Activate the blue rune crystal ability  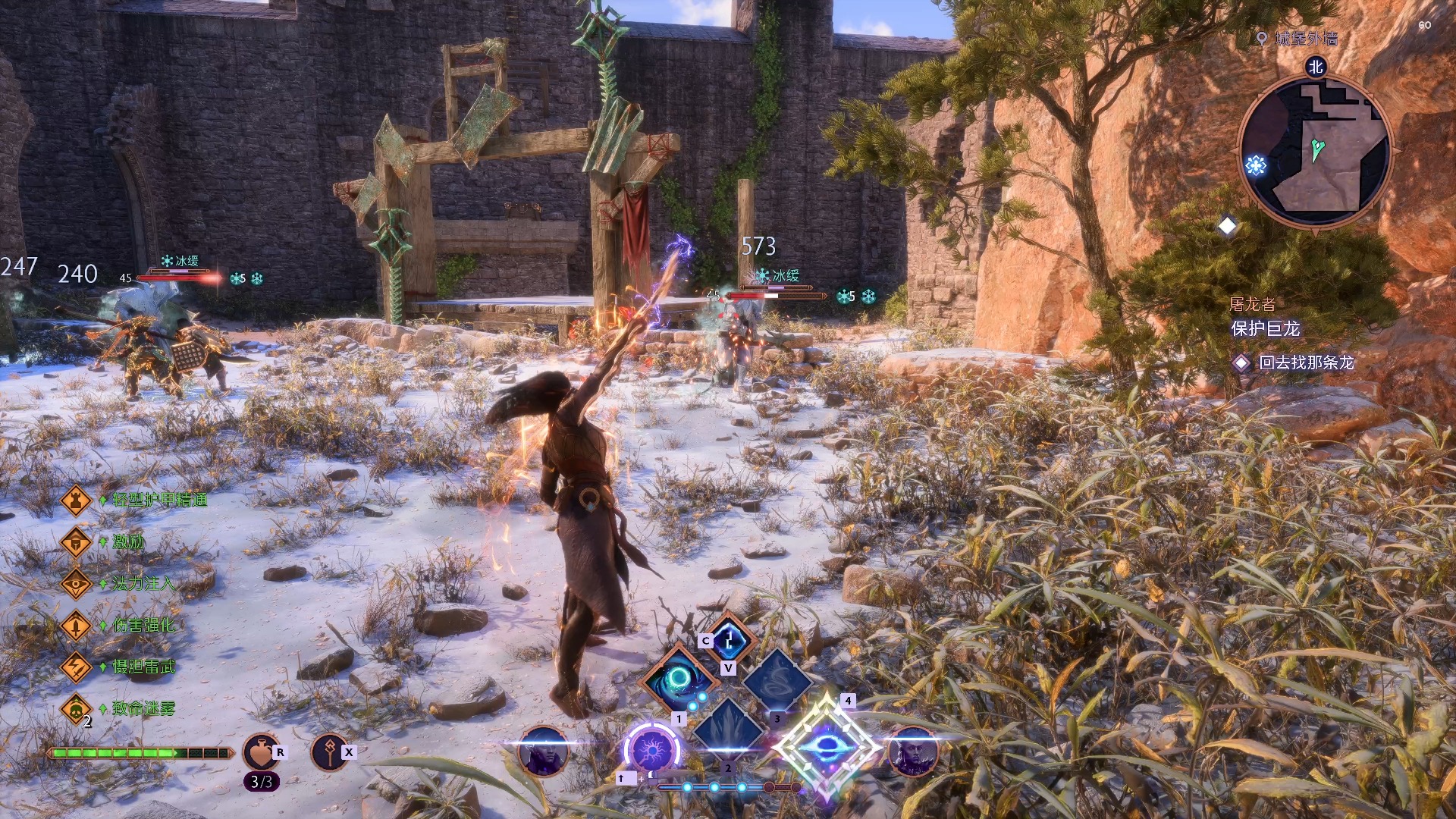tap(730, 639)
